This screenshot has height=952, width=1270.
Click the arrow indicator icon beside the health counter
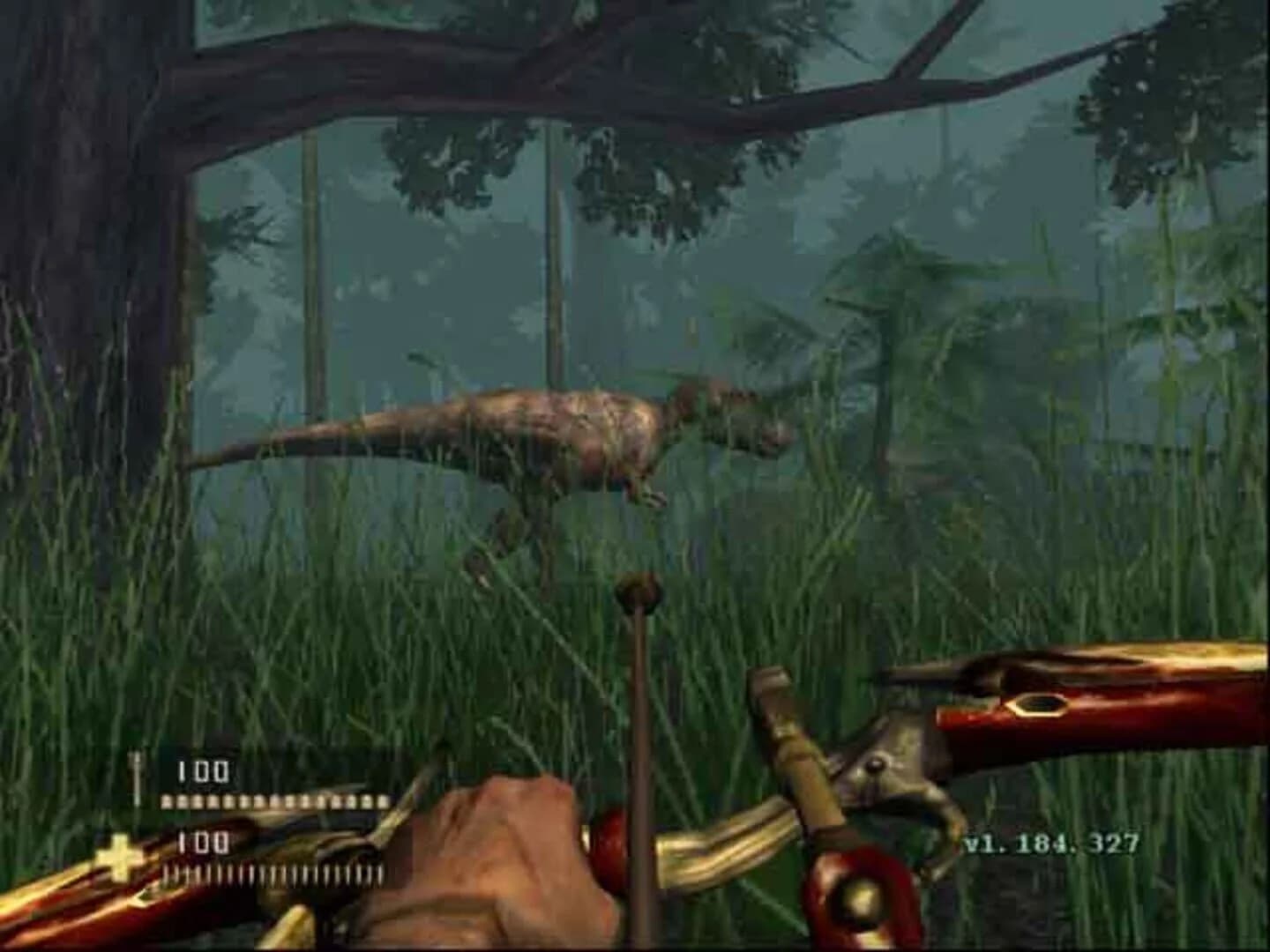pyautogui.click(x=137, y=771)
